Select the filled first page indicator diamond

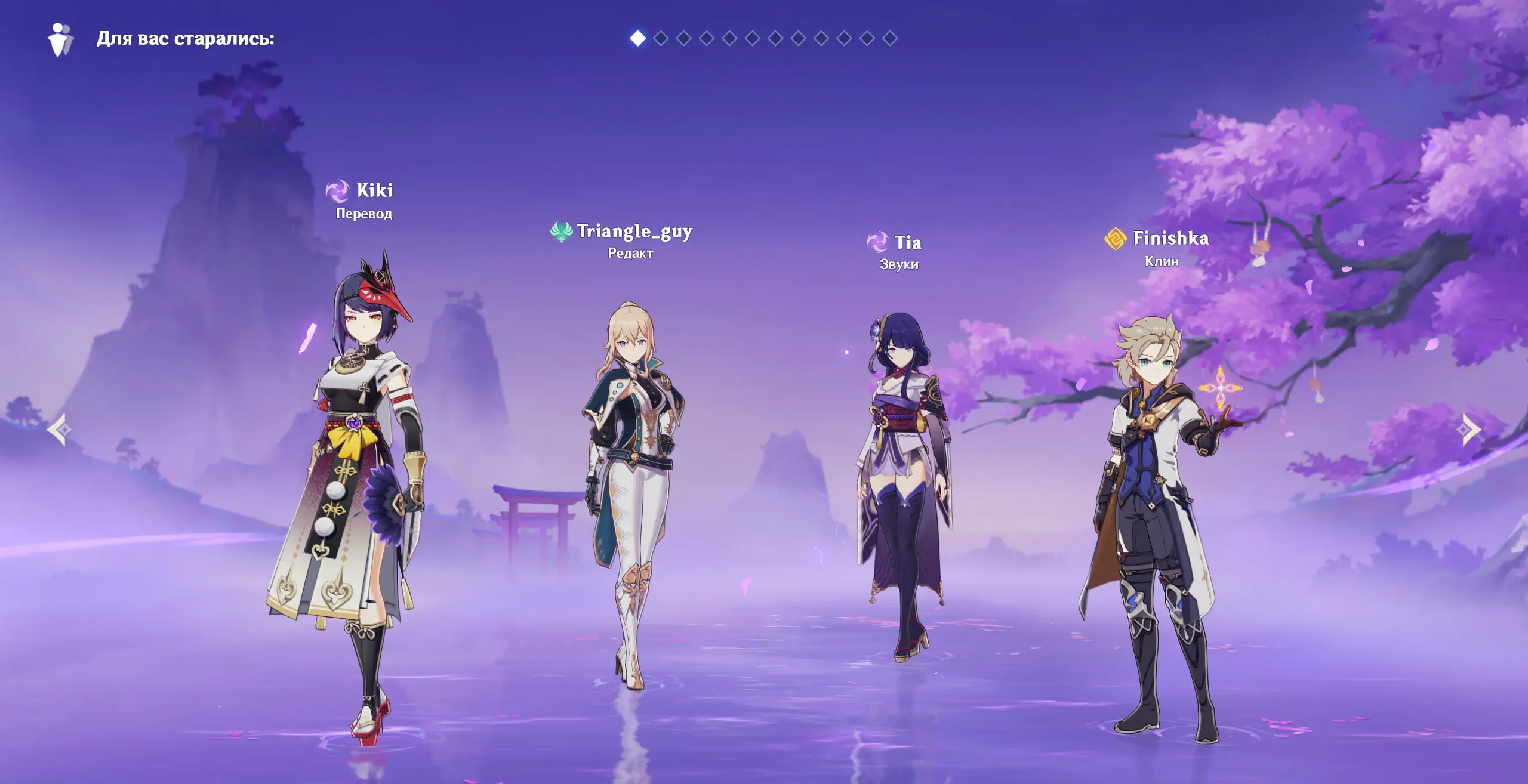coord(637,39)
